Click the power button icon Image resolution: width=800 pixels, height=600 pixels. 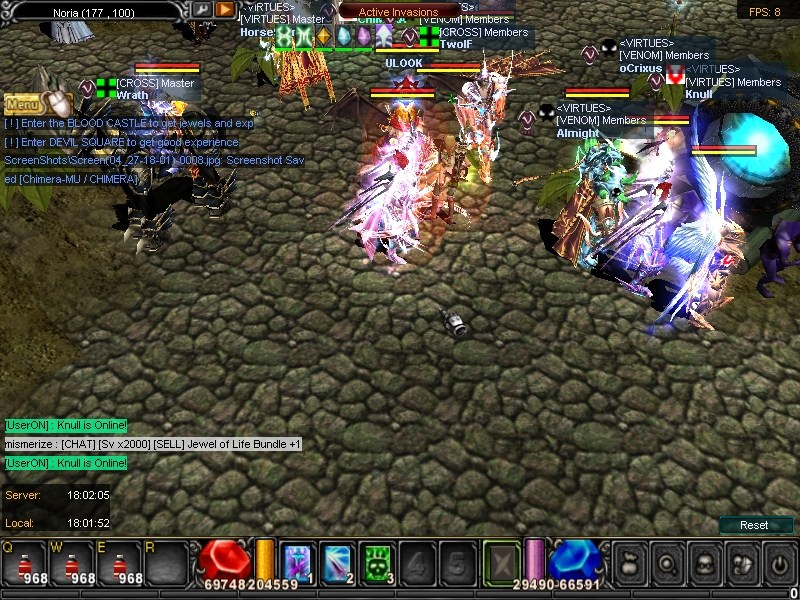click(780, 563)
